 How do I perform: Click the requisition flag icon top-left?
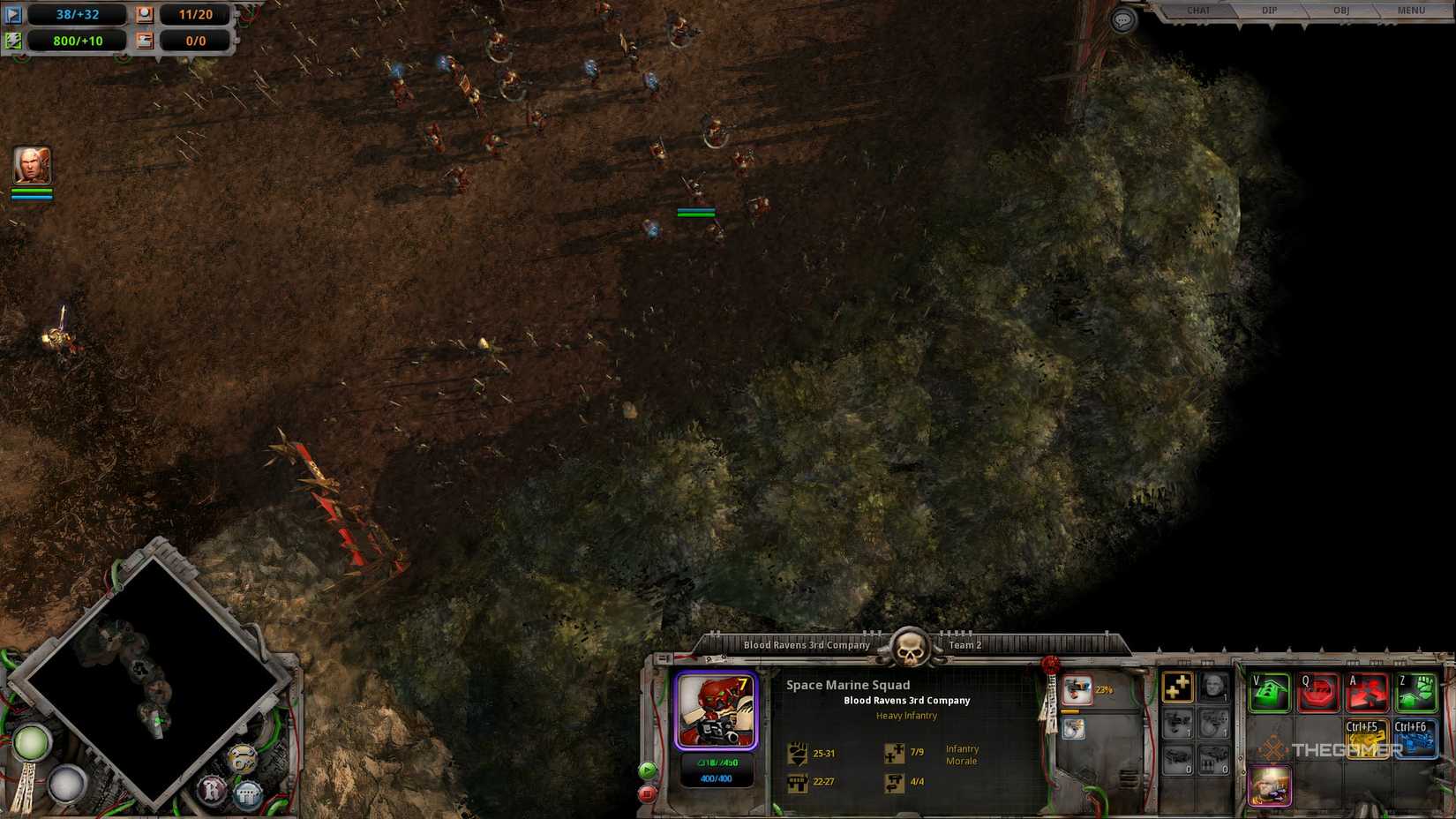click(12, 14)
